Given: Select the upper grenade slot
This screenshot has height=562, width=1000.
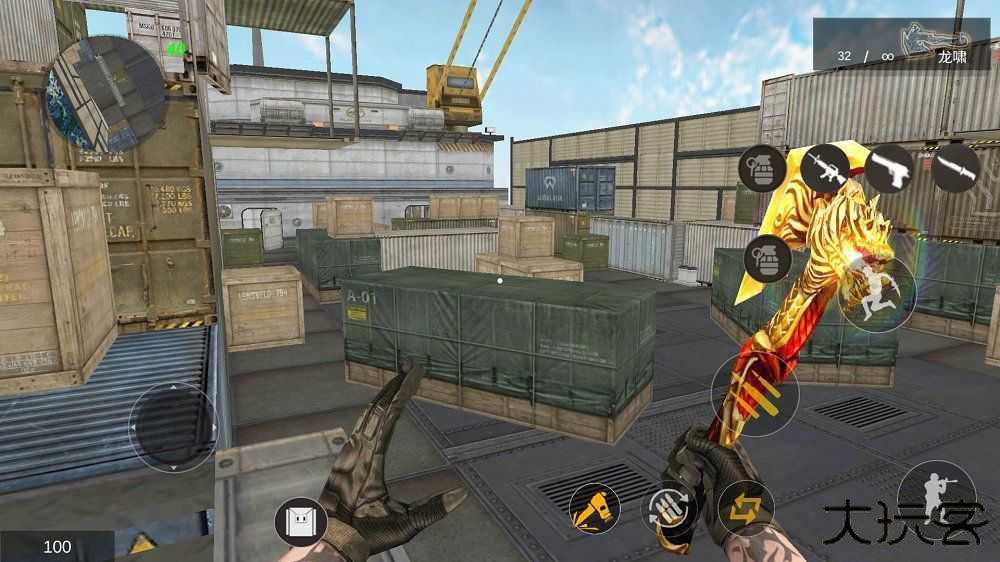Looking at the screenshot, I should 762,168.
